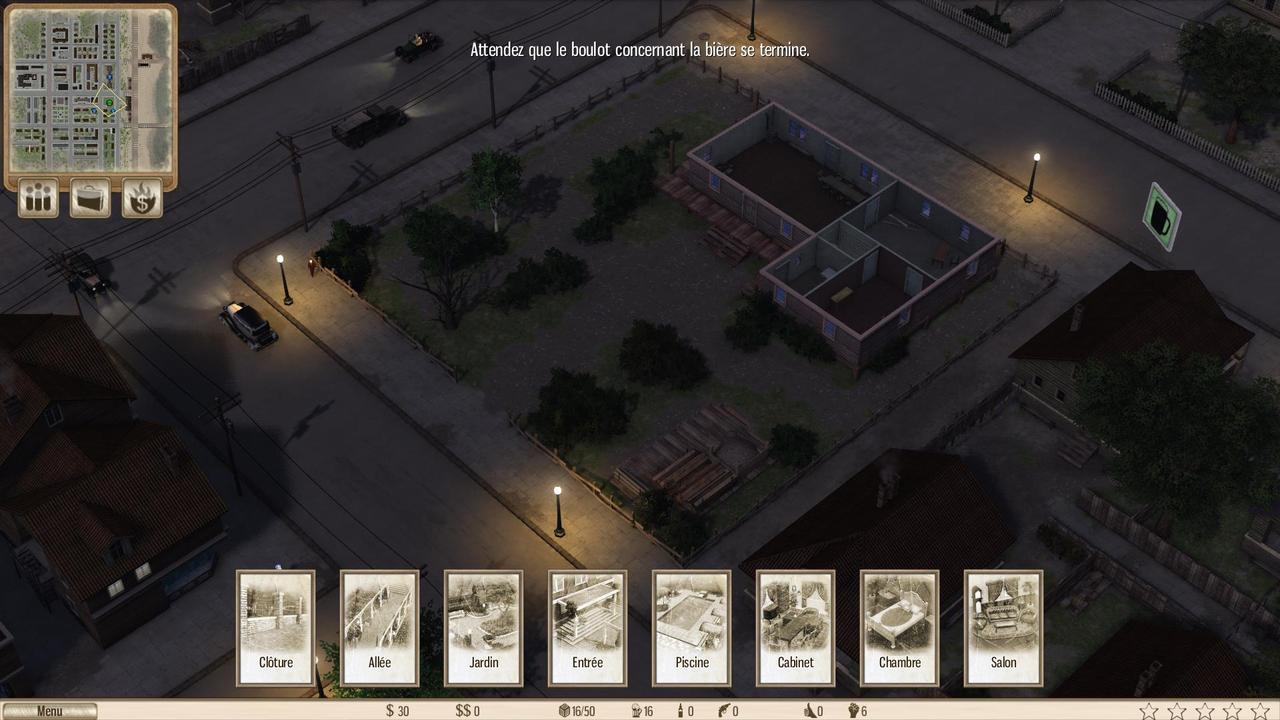Open the gang members panel icon
Image resolution: width=1280 pixels, height=720 pixels.
tap(39, 198)
